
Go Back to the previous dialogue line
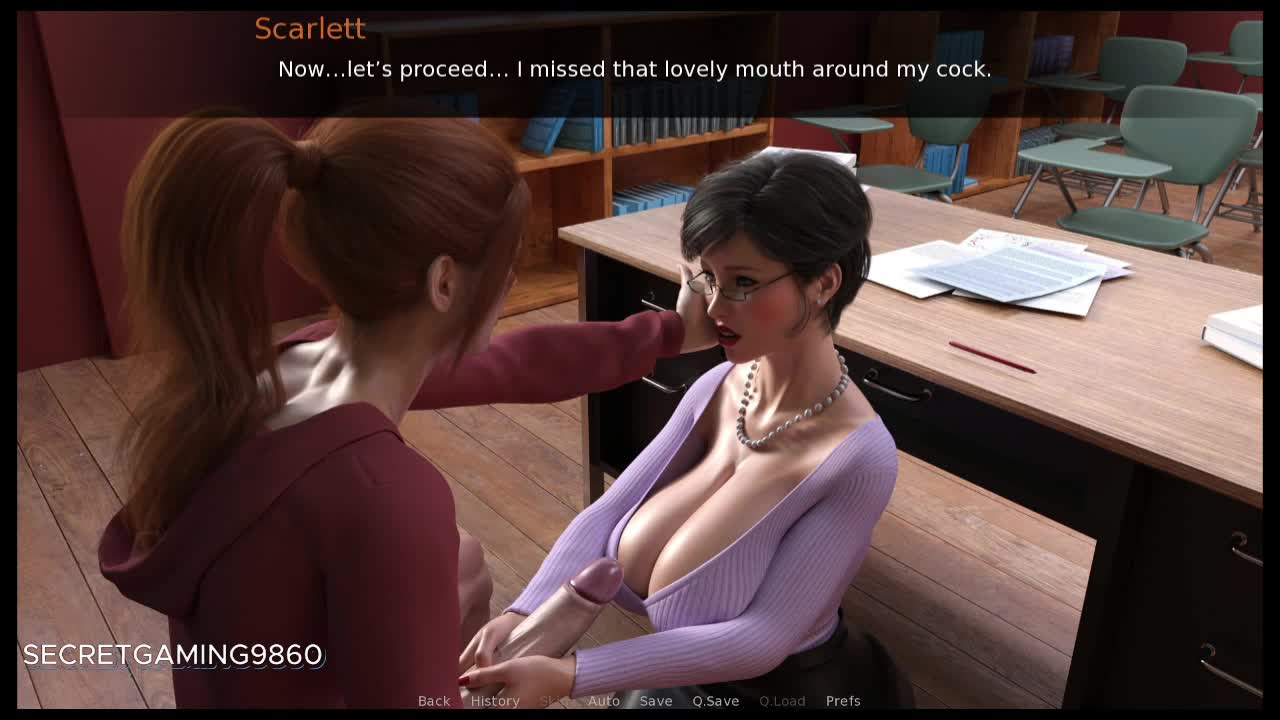pyautogui.click(x=434, y=701)
